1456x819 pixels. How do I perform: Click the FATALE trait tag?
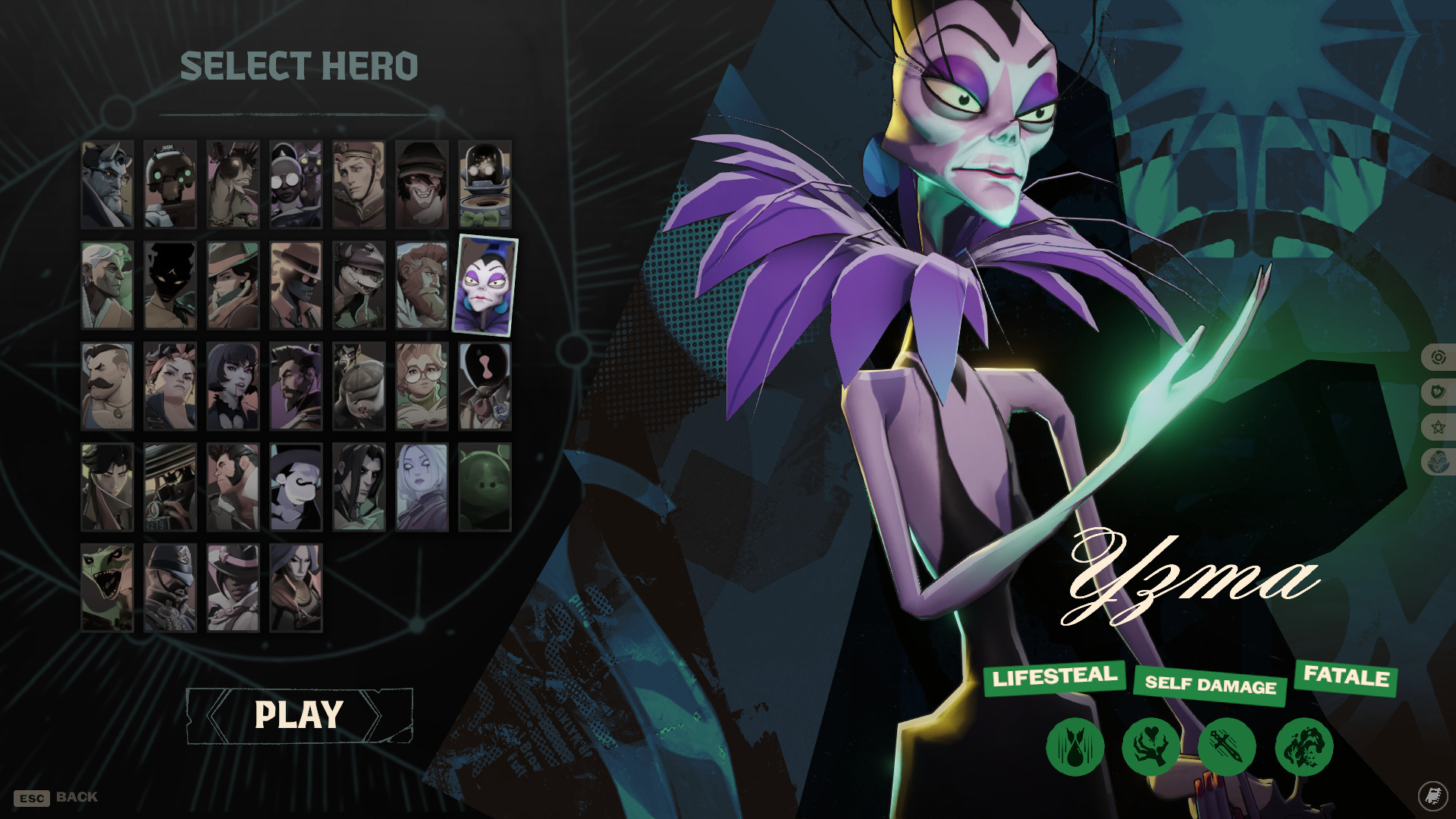coord(1345,679)
